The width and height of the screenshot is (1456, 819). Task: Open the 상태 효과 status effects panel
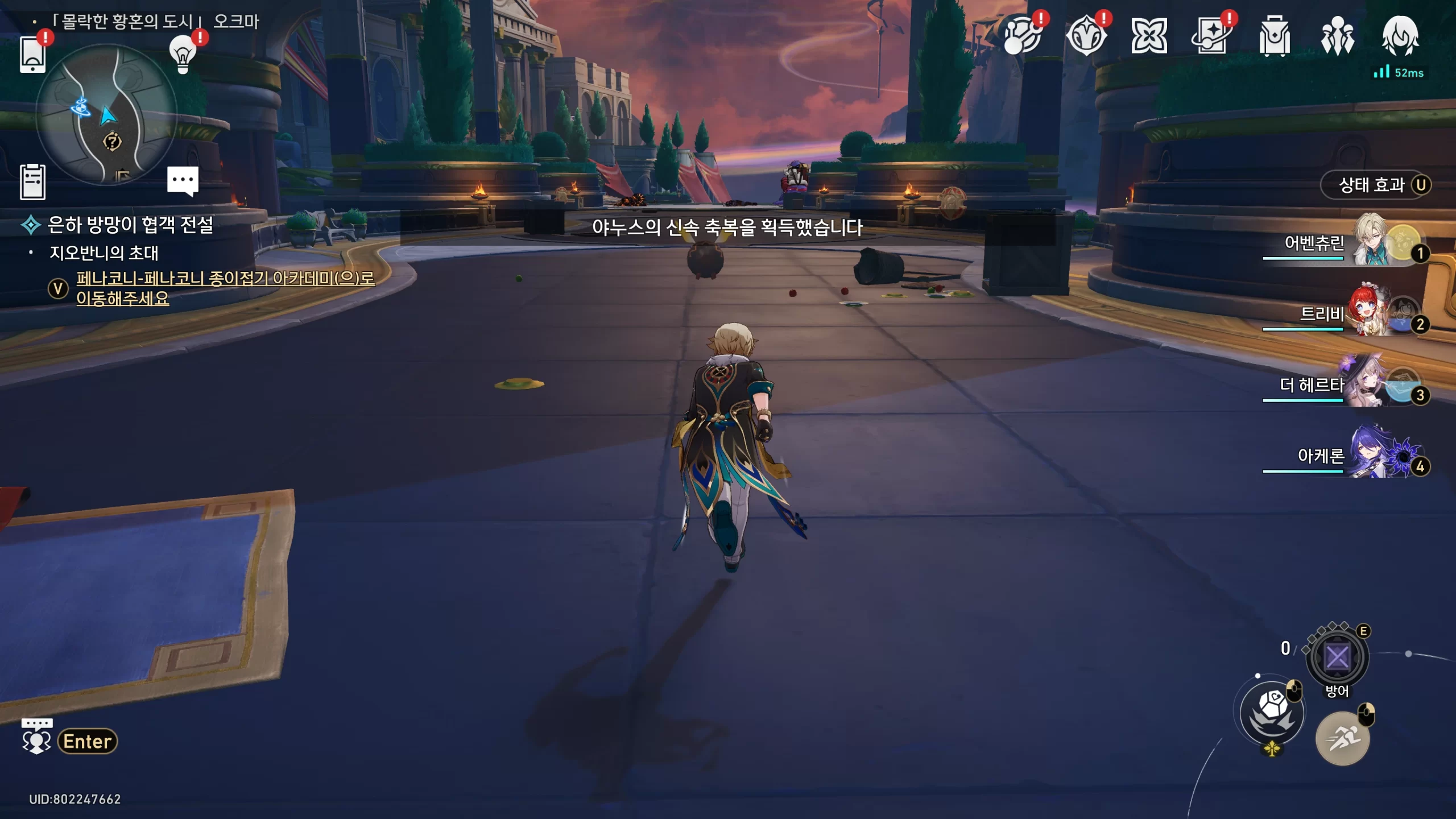coord(1375,185)
